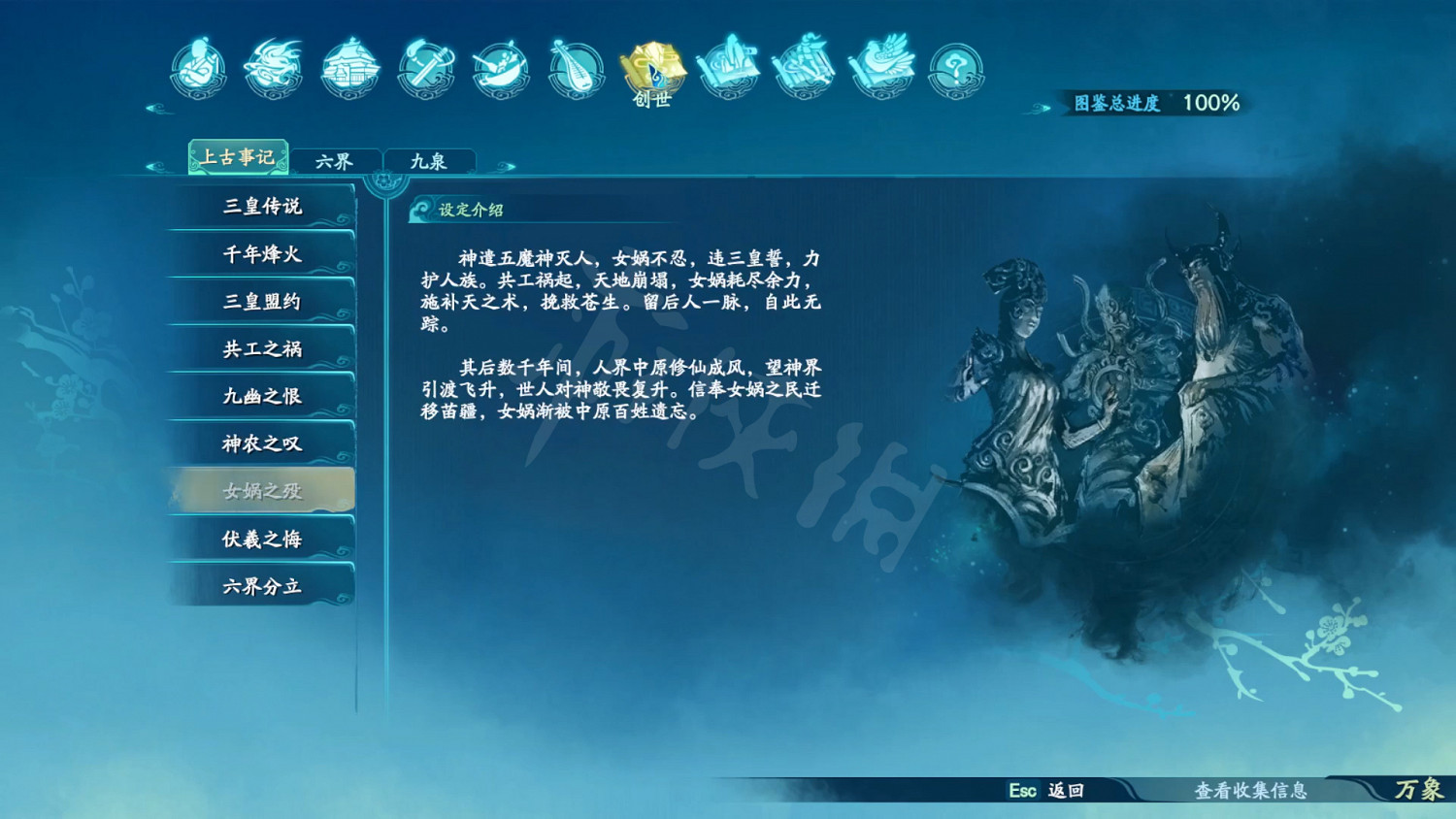The width and height of the screenshot is (1456, 819).
Task: Click the Esc 返回 button
Action: (x=1045, y=791)
